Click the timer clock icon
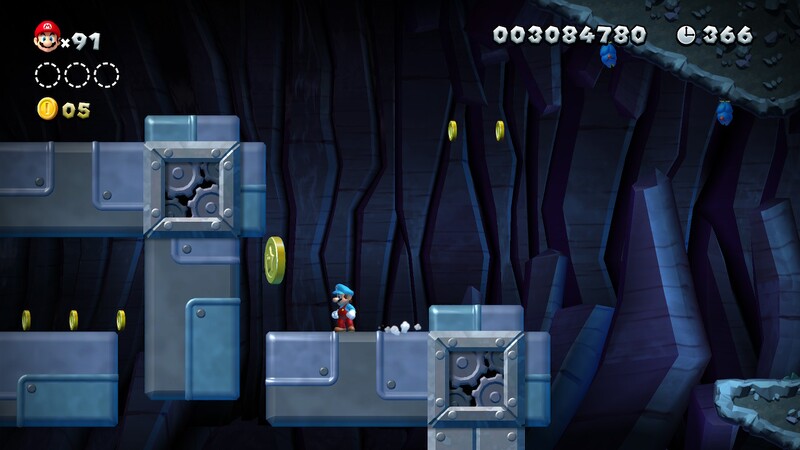The width and height of the screenshot is (800, 450). pos(686,35)
